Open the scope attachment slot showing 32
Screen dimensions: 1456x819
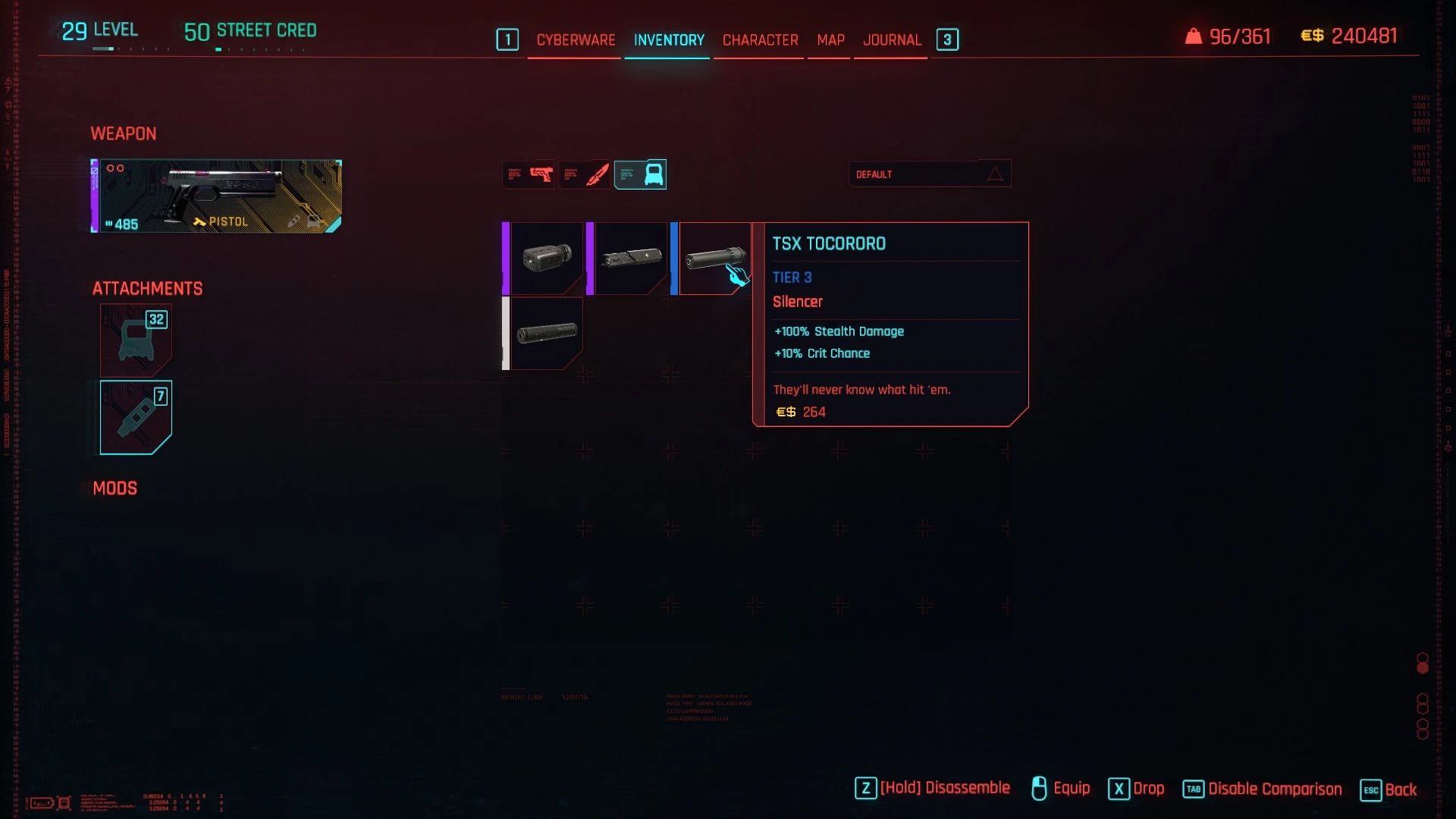135,340
